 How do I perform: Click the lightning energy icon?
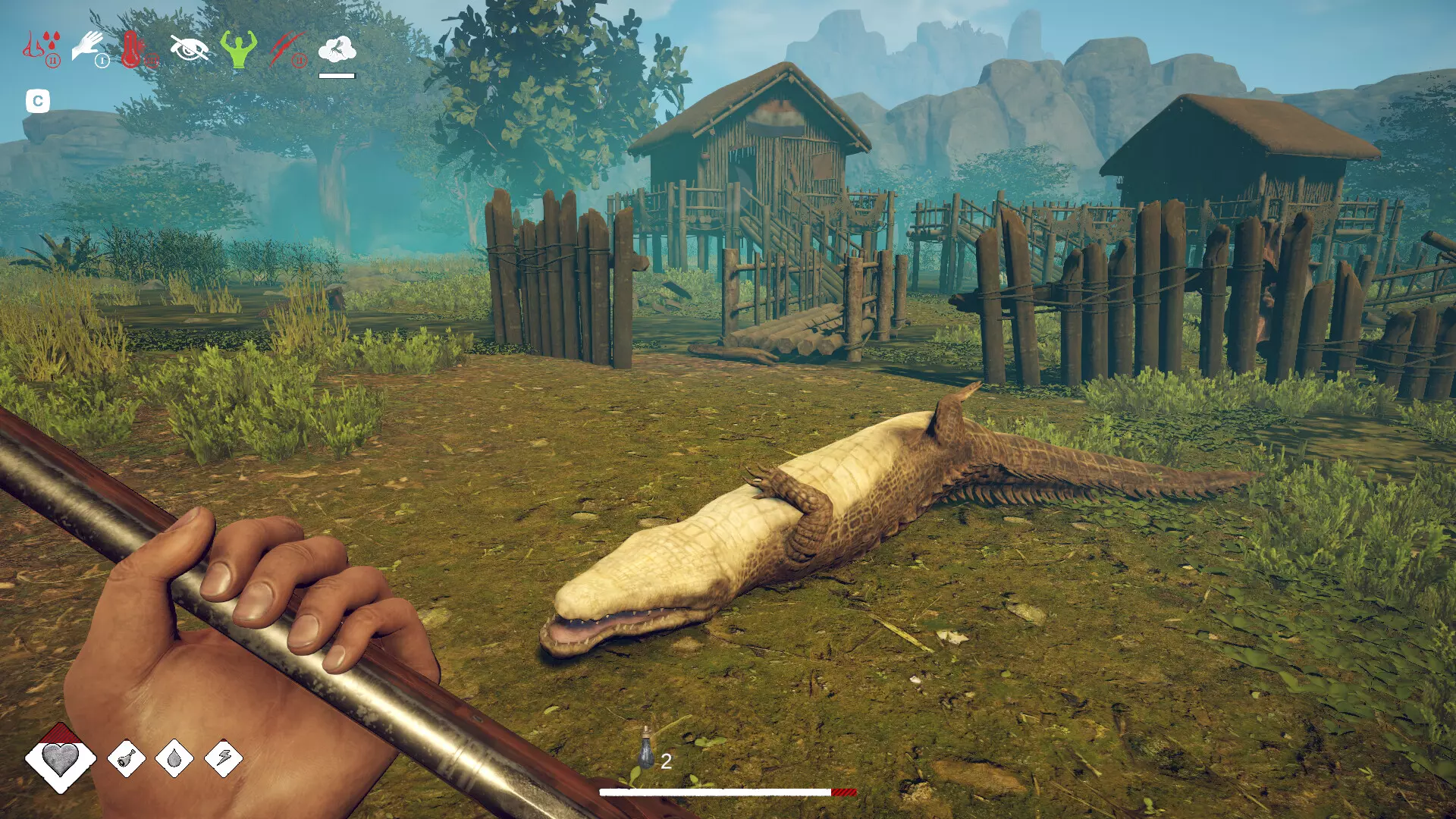(224, 758)
